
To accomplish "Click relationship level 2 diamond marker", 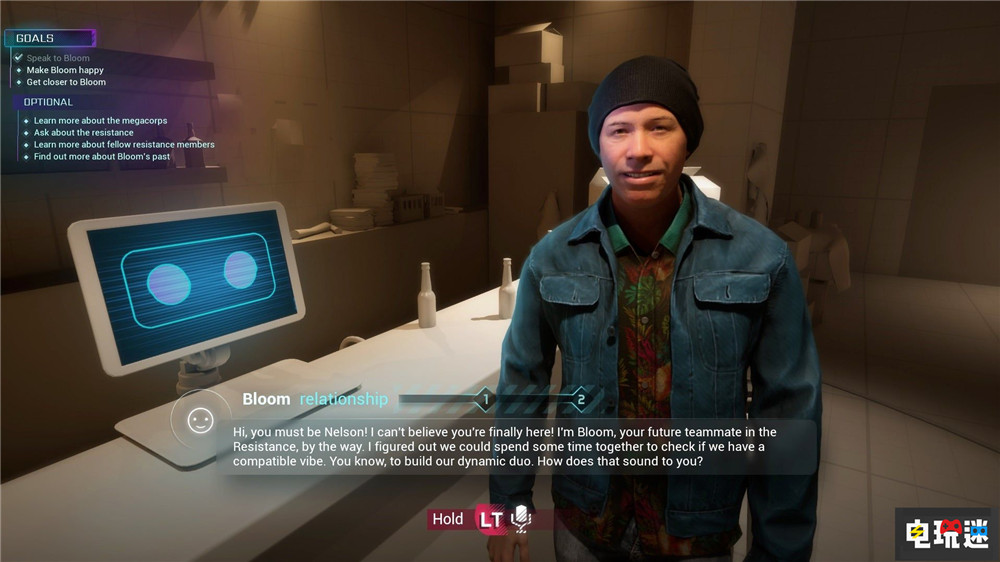I will [581, 400].
